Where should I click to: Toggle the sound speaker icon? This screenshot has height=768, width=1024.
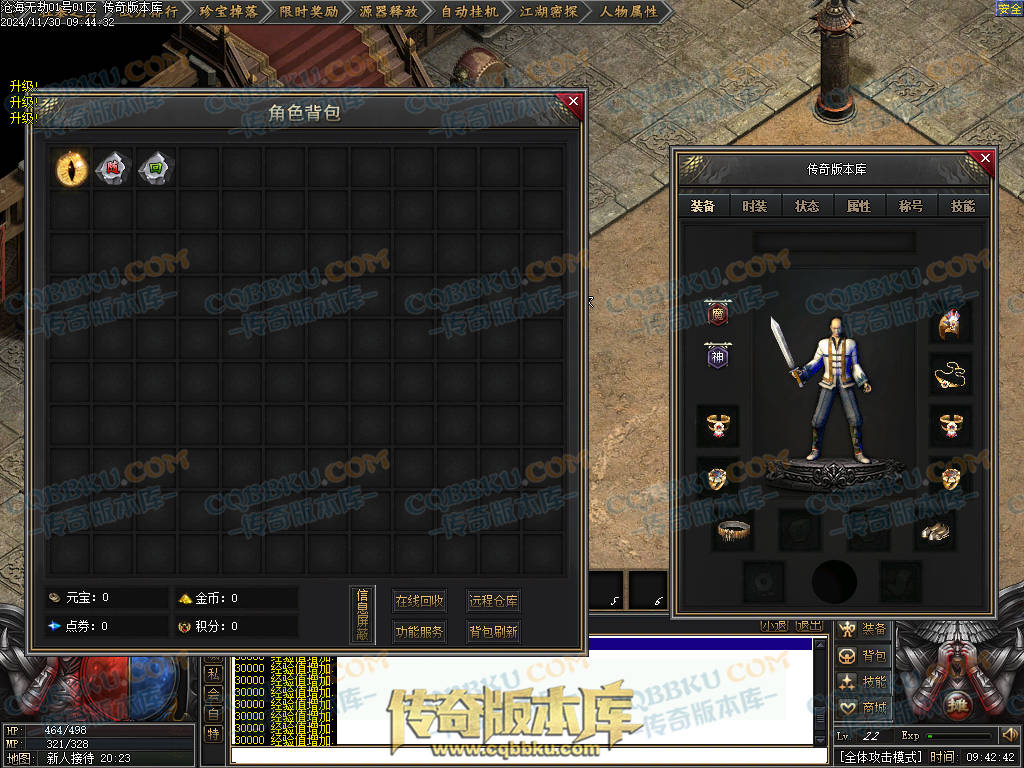[x=1009, y=736]
